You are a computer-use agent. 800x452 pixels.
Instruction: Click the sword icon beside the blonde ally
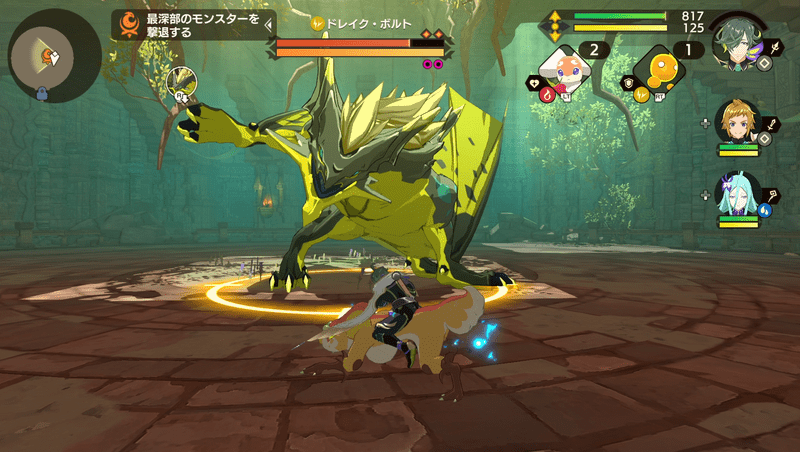772,125
